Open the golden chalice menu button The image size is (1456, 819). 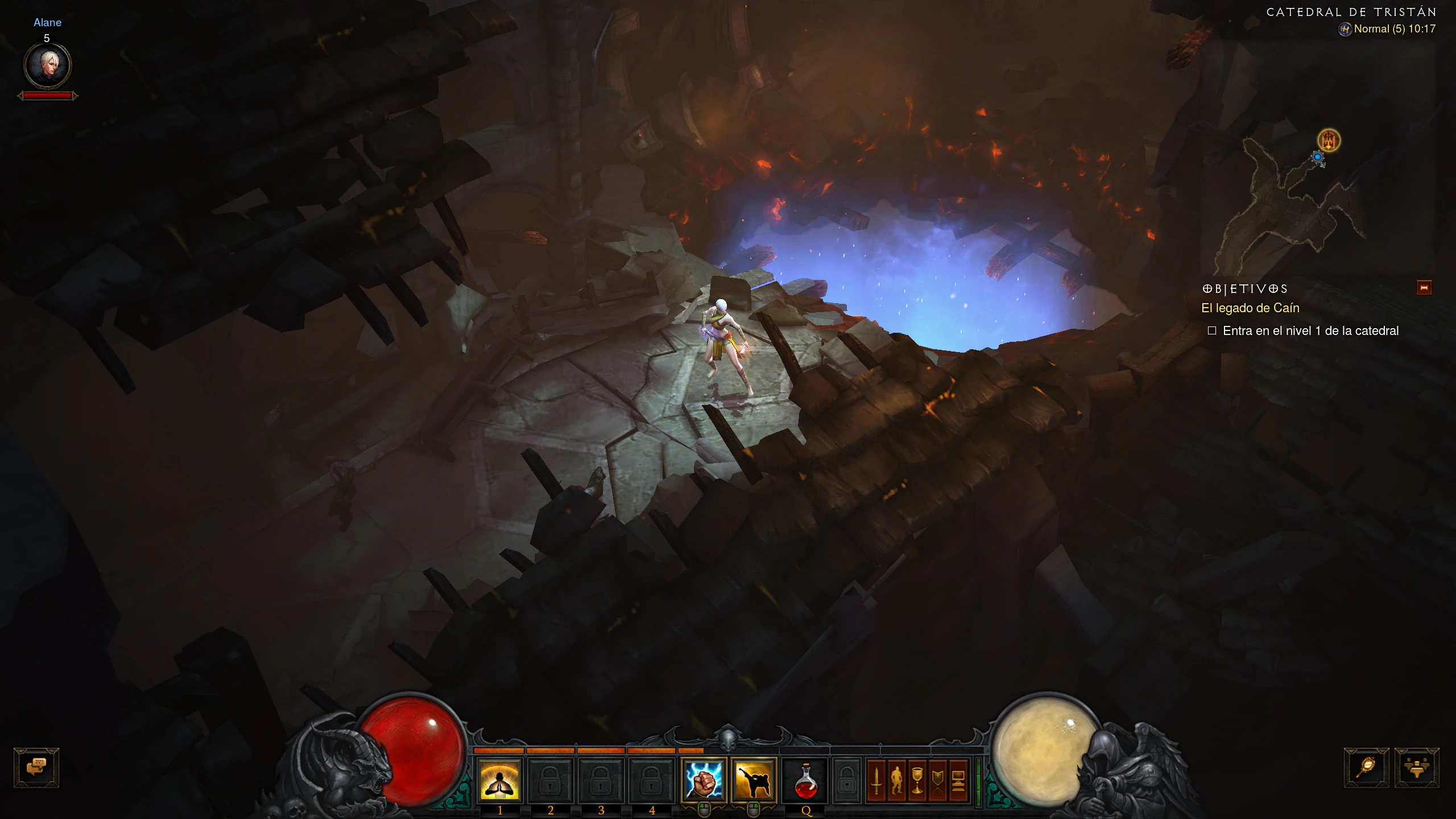tap(917, 780)
